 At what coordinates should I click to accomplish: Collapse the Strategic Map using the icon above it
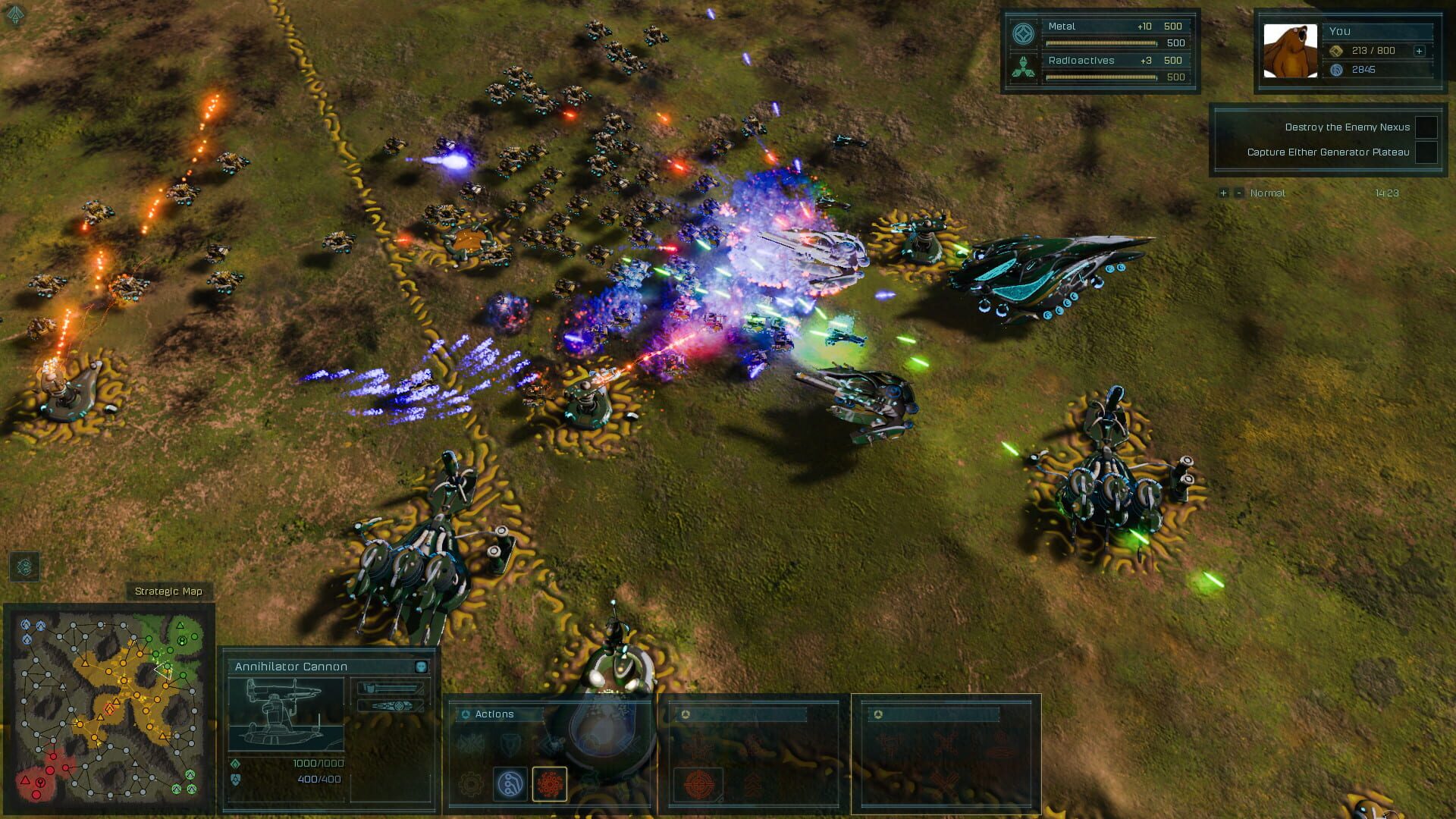(x=23, y=566)
